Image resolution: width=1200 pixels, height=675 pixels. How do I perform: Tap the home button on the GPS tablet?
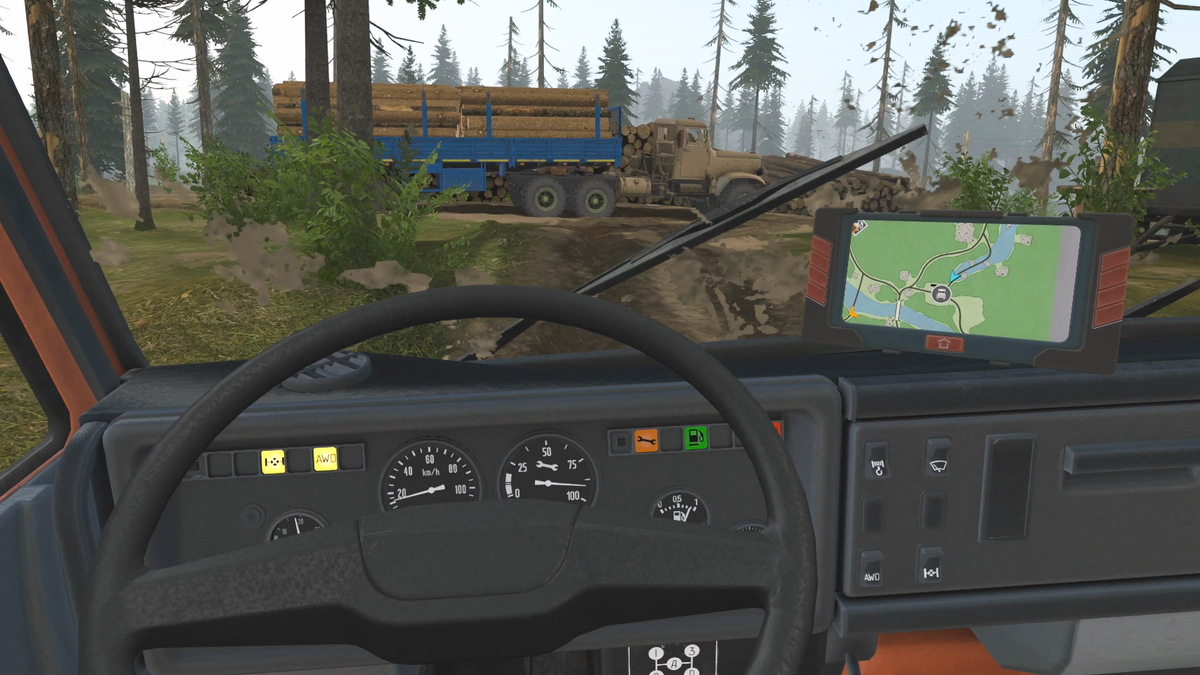pos(944,343)
